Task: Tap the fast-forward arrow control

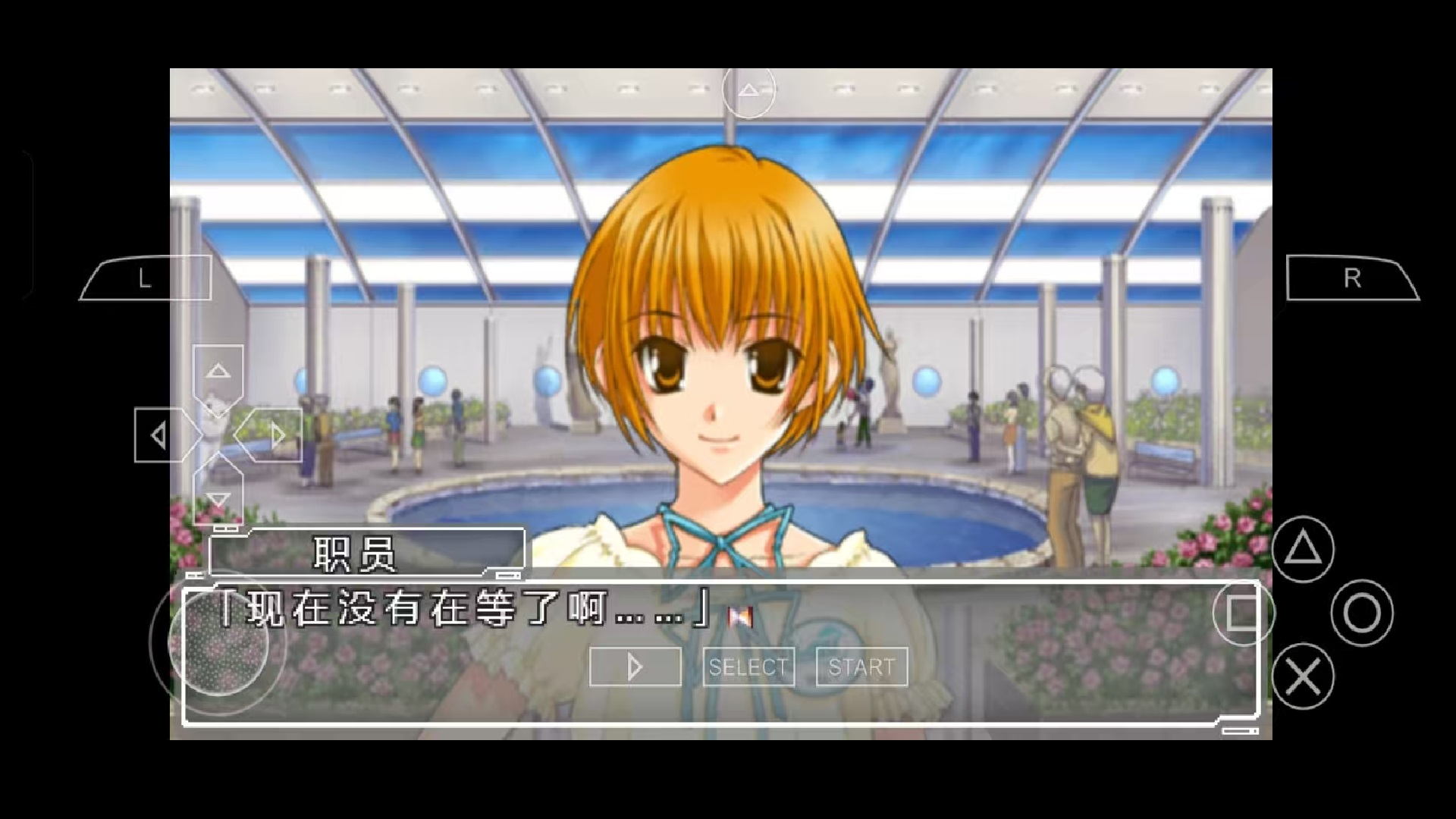Action: 634,667
